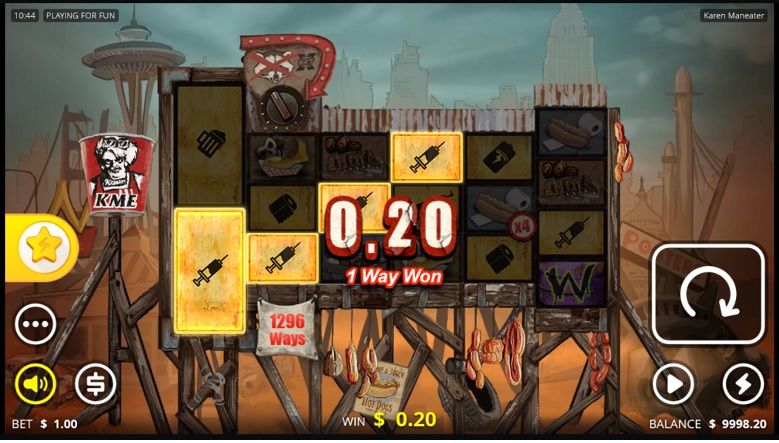Toggle turbo mode with the lightning bolt
Image resolution: width=779 pixels, height=443 pixels.
click(742, 383)
